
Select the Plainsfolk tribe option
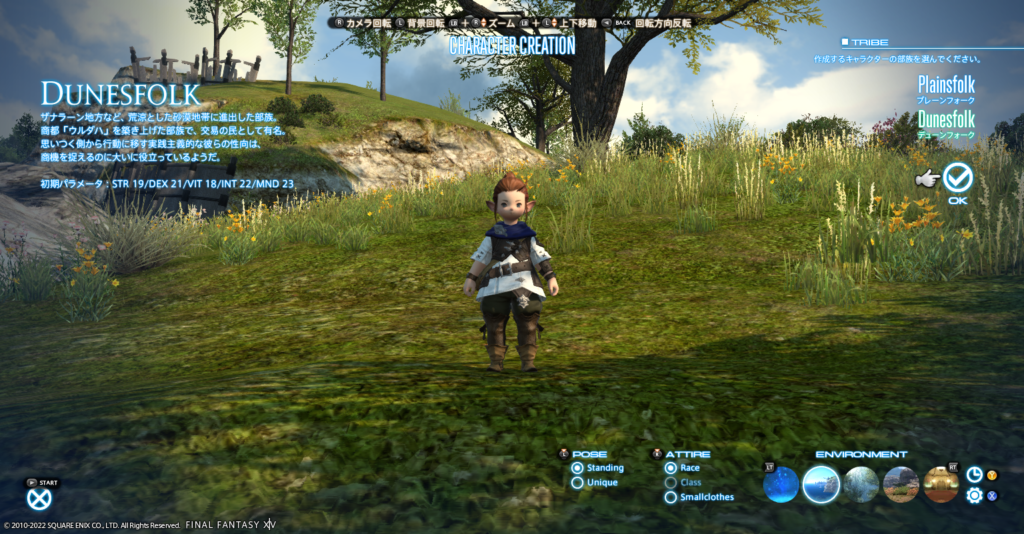click(x=946, y=87)
